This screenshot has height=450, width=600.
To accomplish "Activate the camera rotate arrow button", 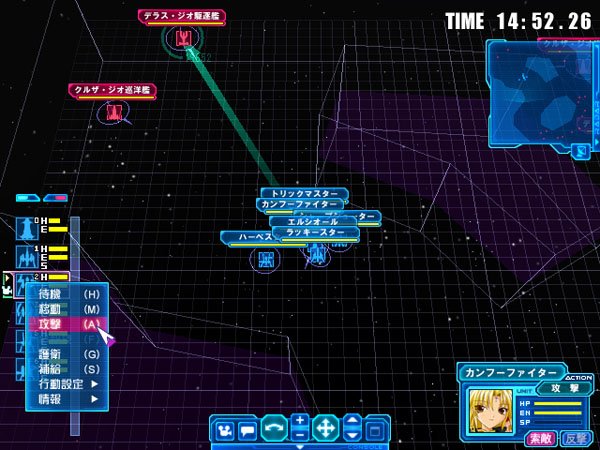I will (x=273, y=429).
